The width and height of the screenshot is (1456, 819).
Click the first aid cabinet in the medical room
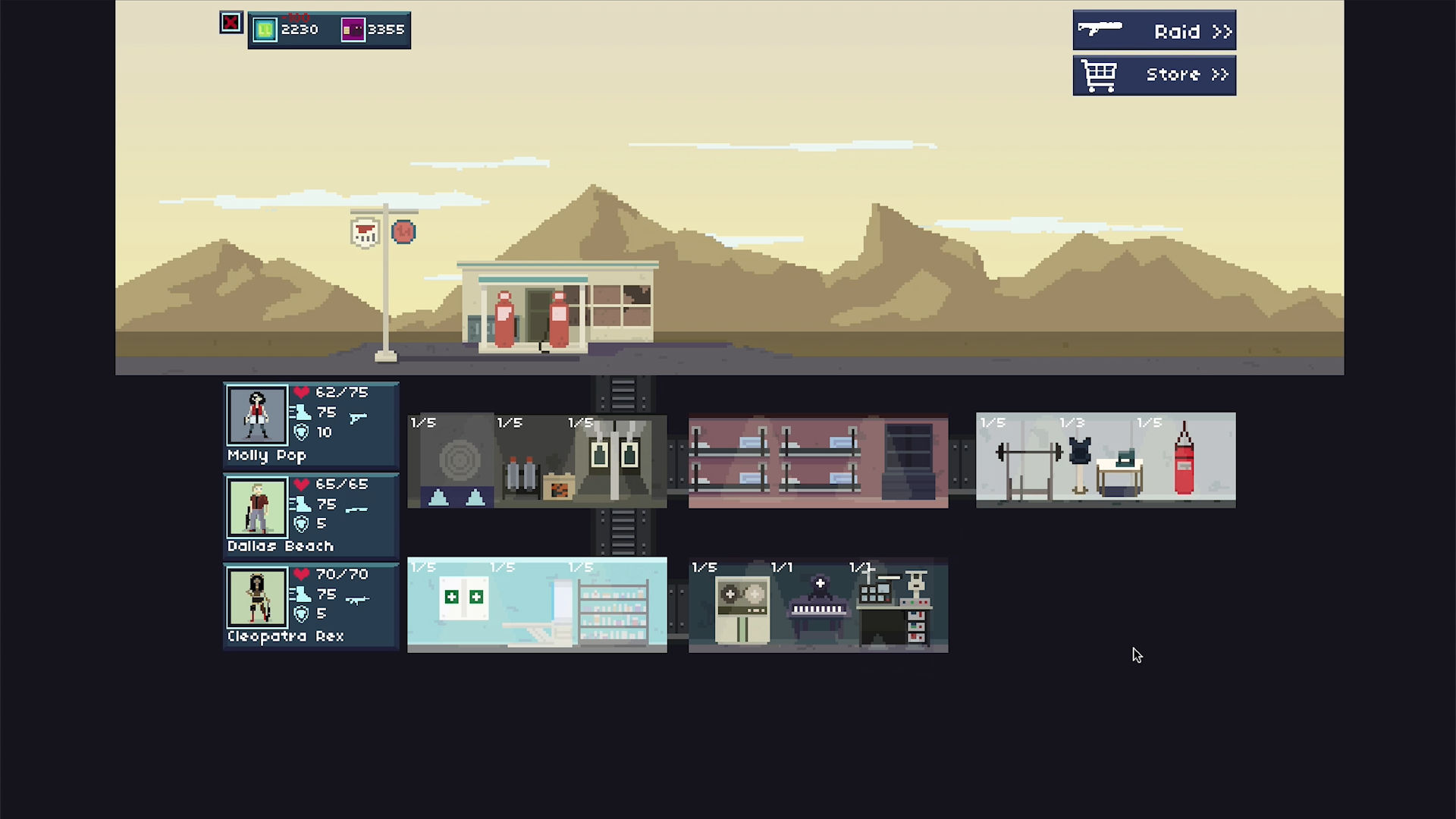pos(463,597)
